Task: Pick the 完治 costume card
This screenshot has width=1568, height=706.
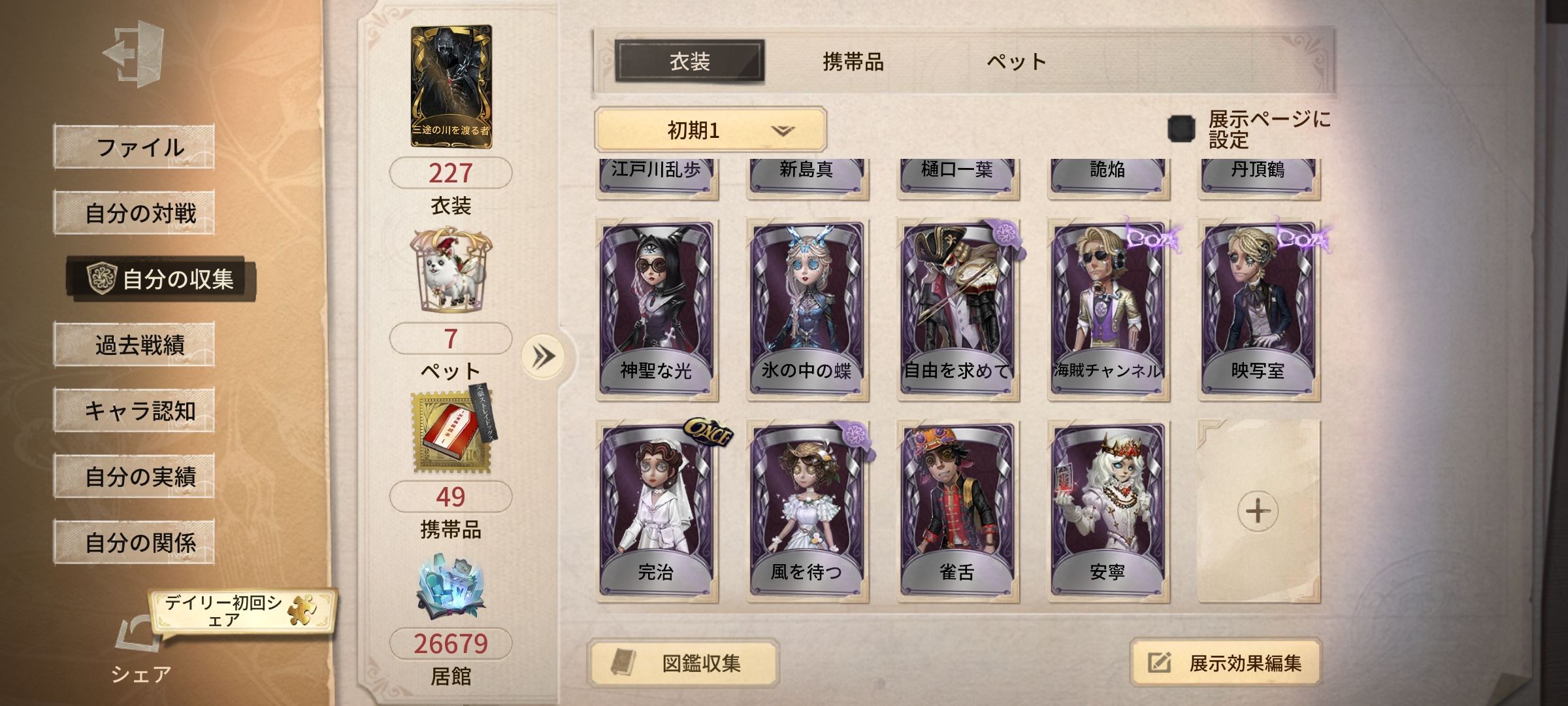Action: pyautogui.click(x=656, y=511)
